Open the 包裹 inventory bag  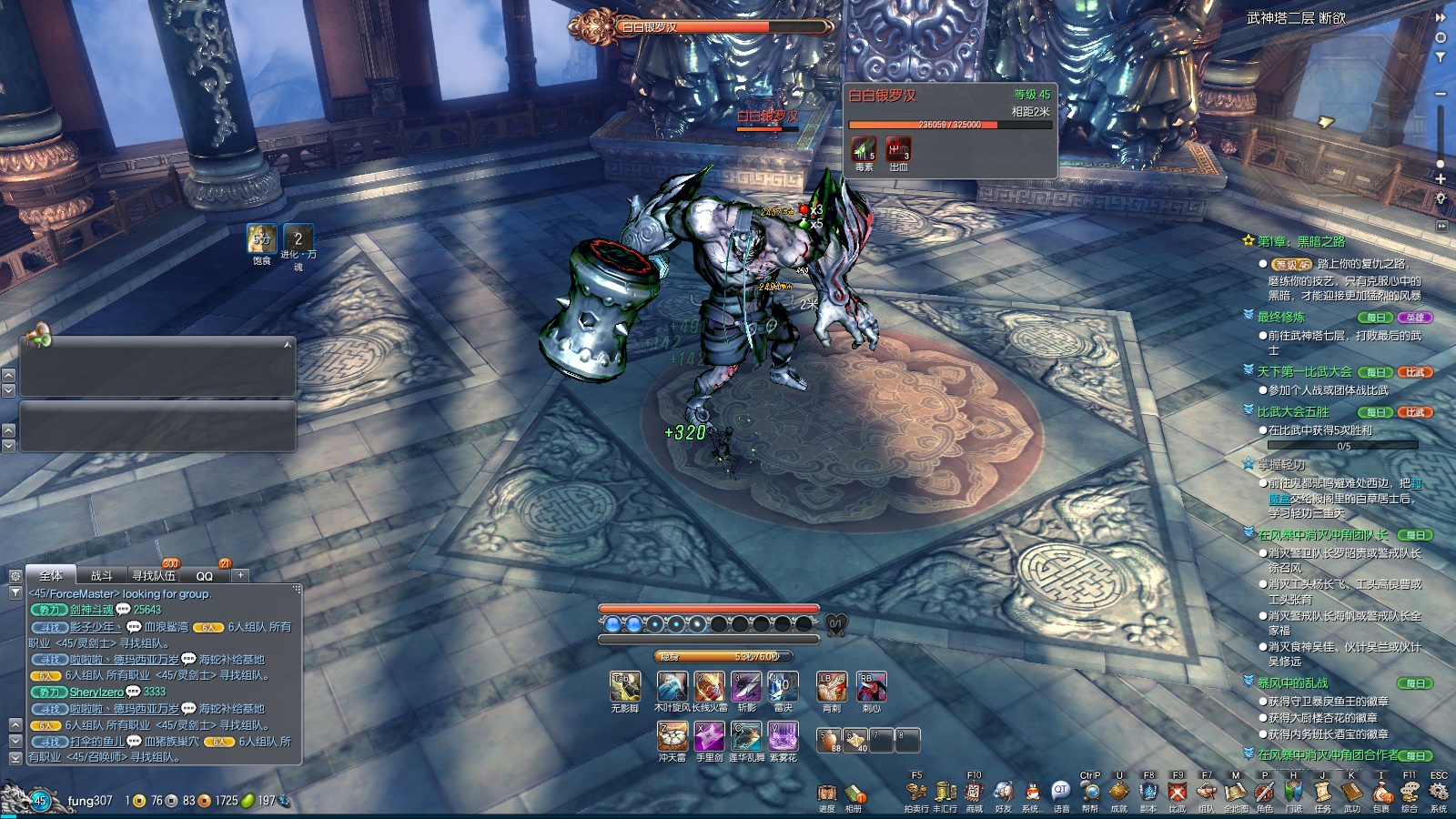click(x=1380, y=793)
